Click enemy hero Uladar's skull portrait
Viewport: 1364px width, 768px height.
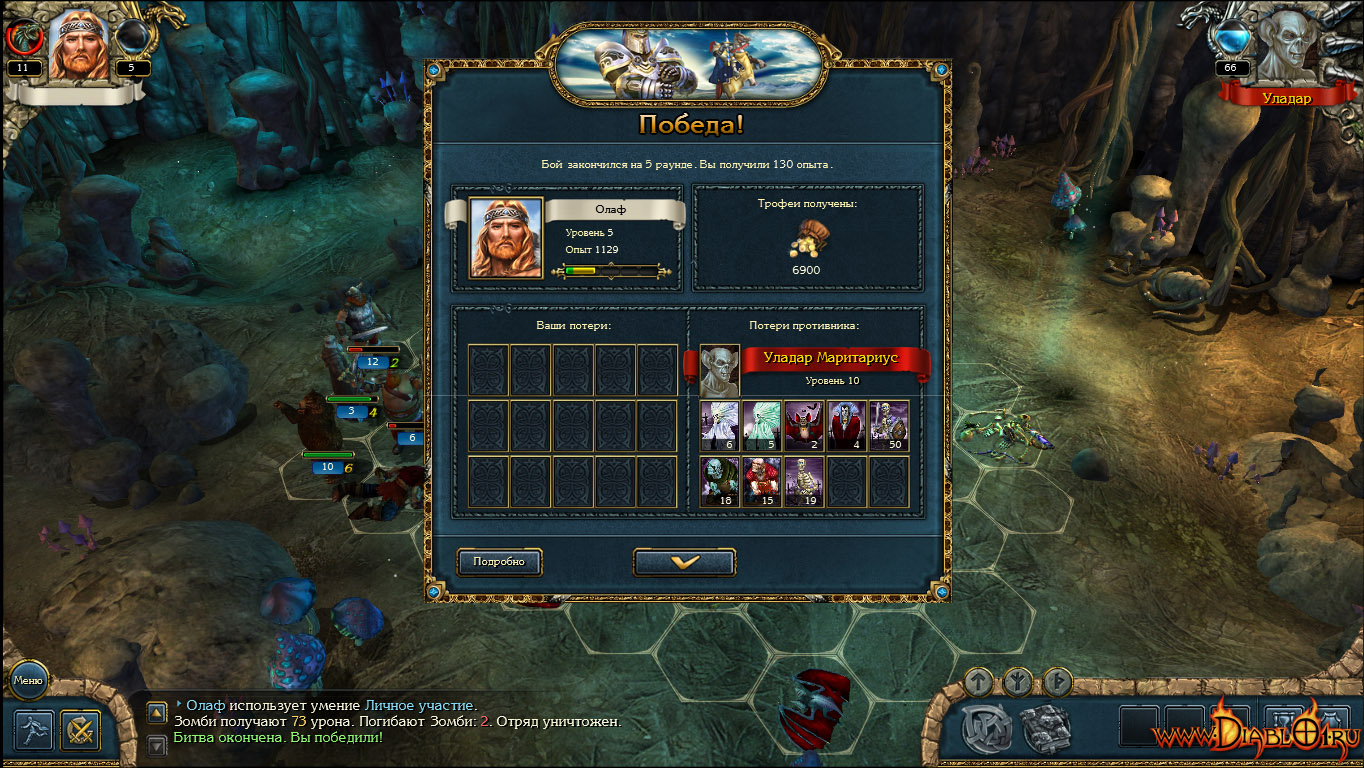pos(1285,45)
